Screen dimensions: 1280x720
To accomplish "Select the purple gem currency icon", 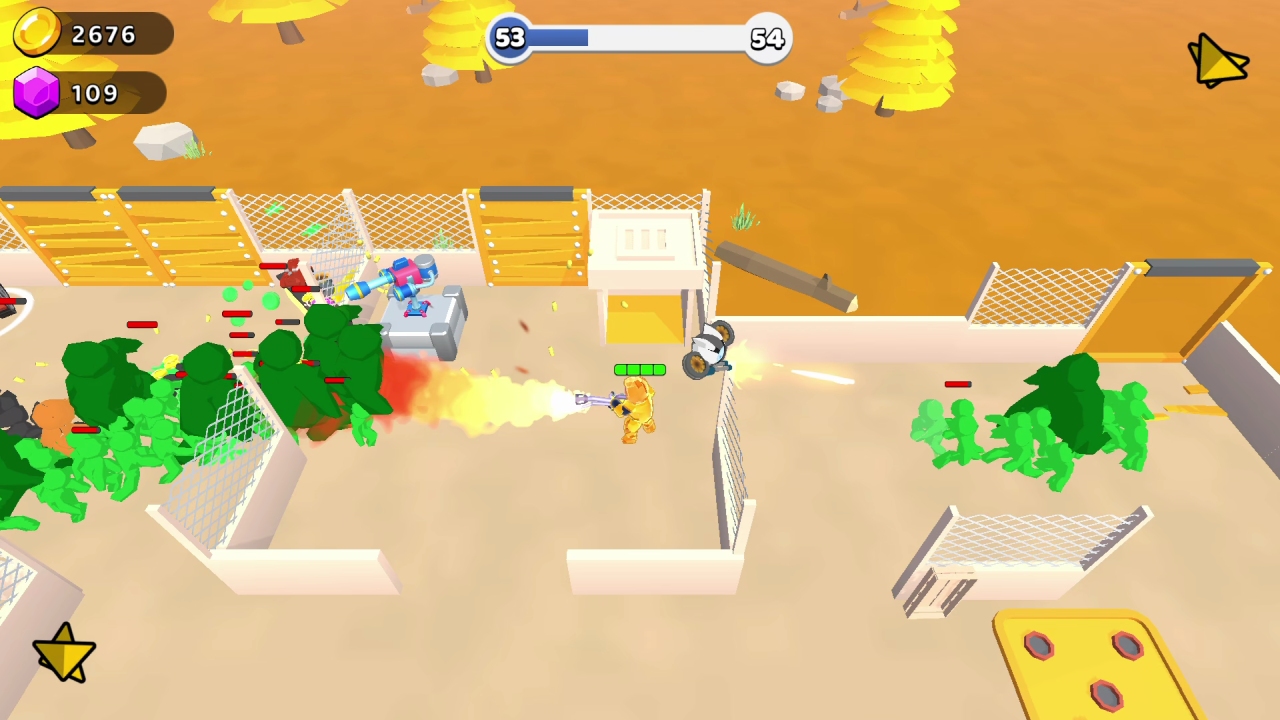I will (x=38, y=93).
